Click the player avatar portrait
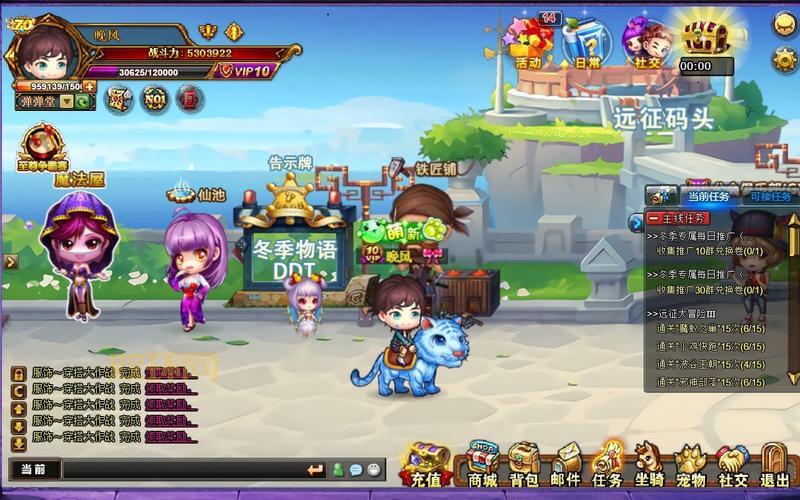Image resolution: width=800 pixels, height=500 pixels. [45, 50]
